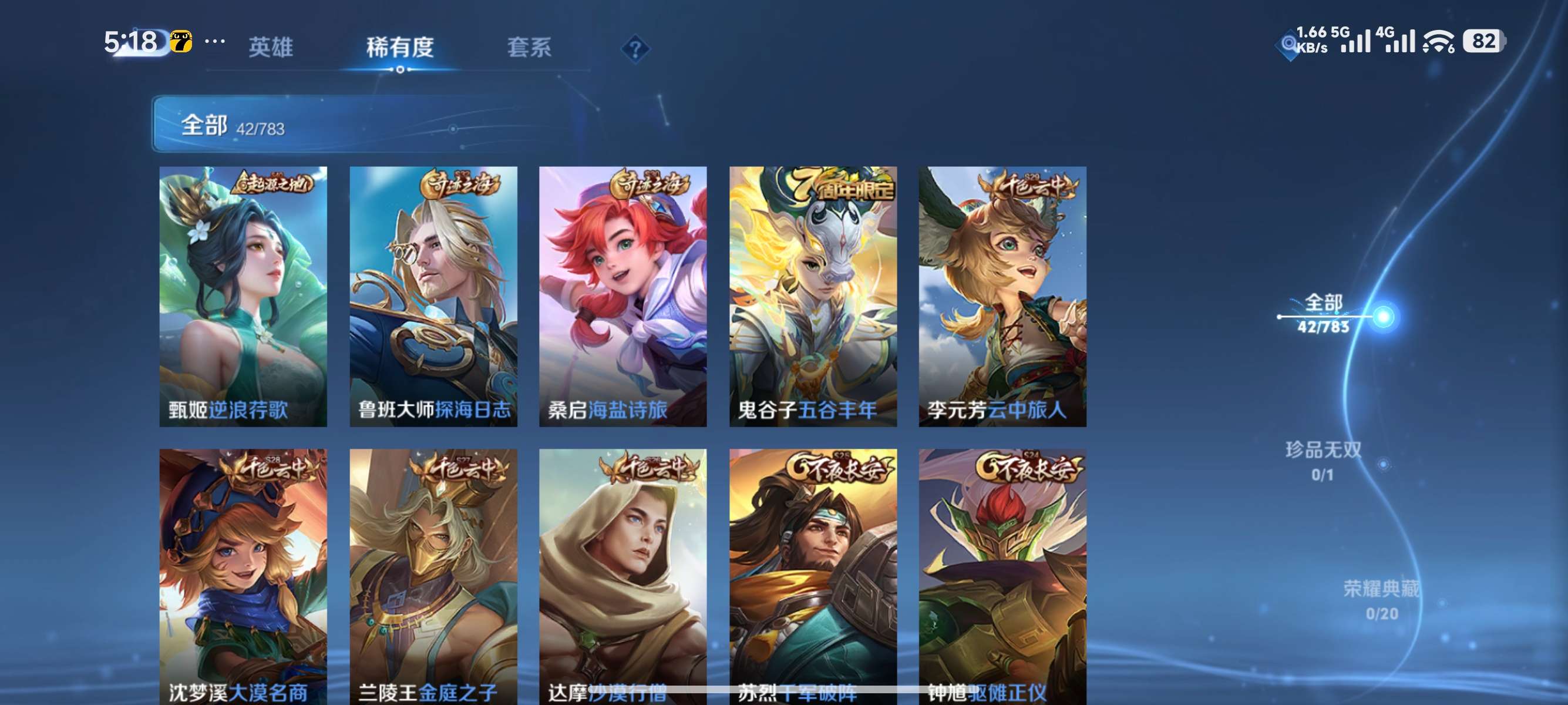The width and height of the screenshot is (1568, 705).
Task: Select the 甄姬 逆浪荇歌 skin card
Action: pyautogui.click(x=243, y=296)
